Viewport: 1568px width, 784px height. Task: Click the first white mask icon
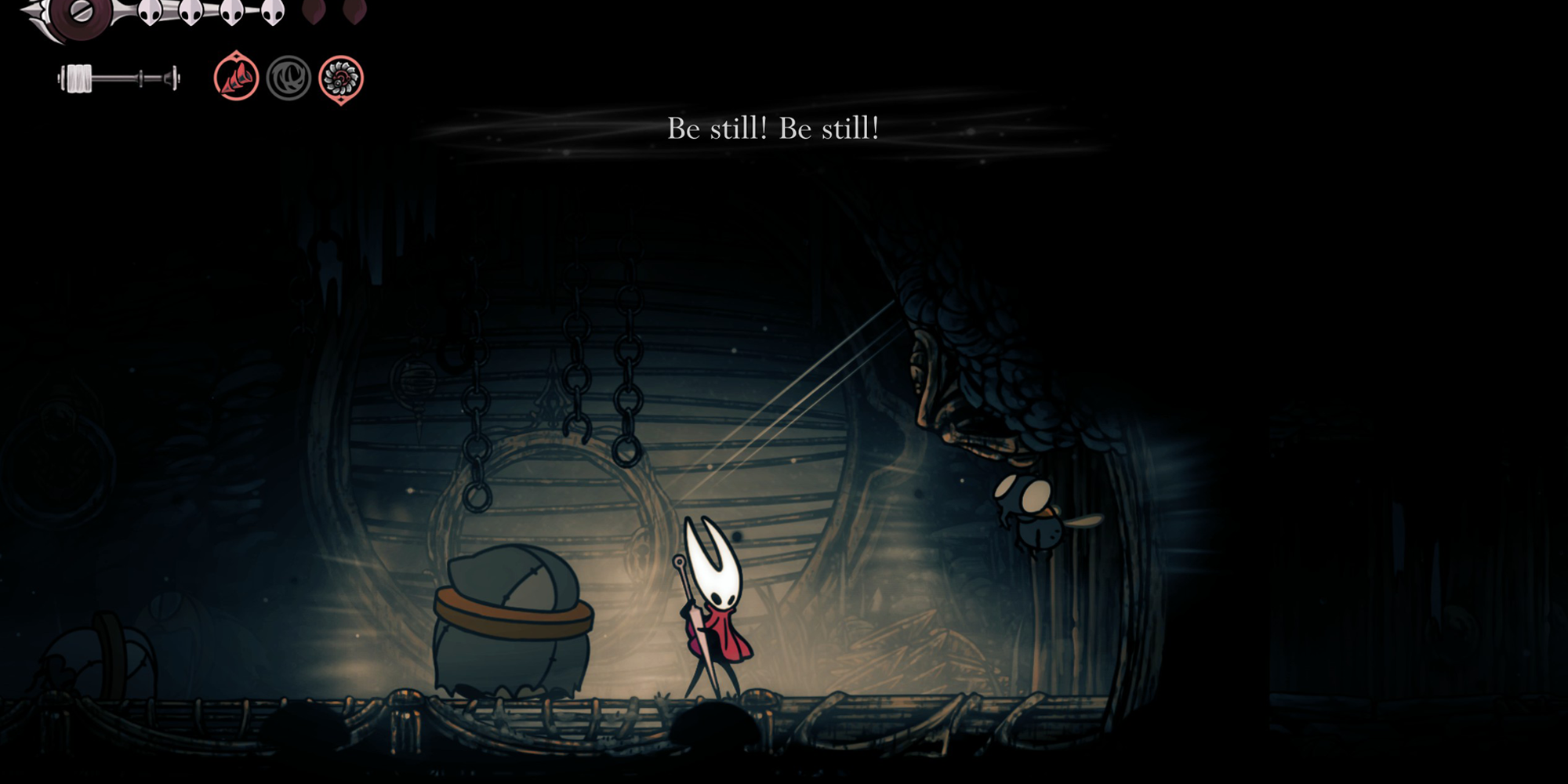(149, 13)
